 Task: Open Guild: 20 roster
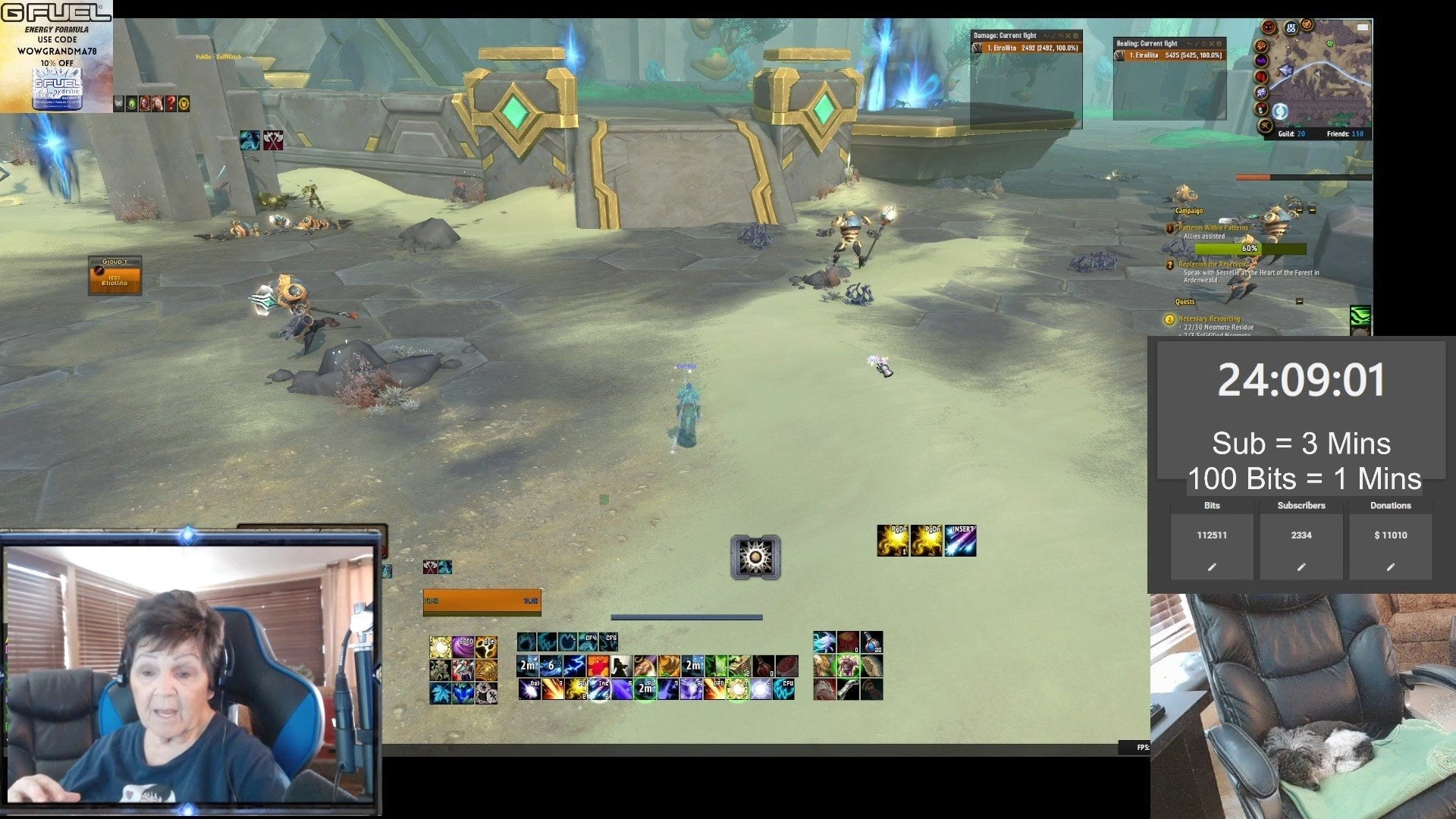[x=1291, y=133]
